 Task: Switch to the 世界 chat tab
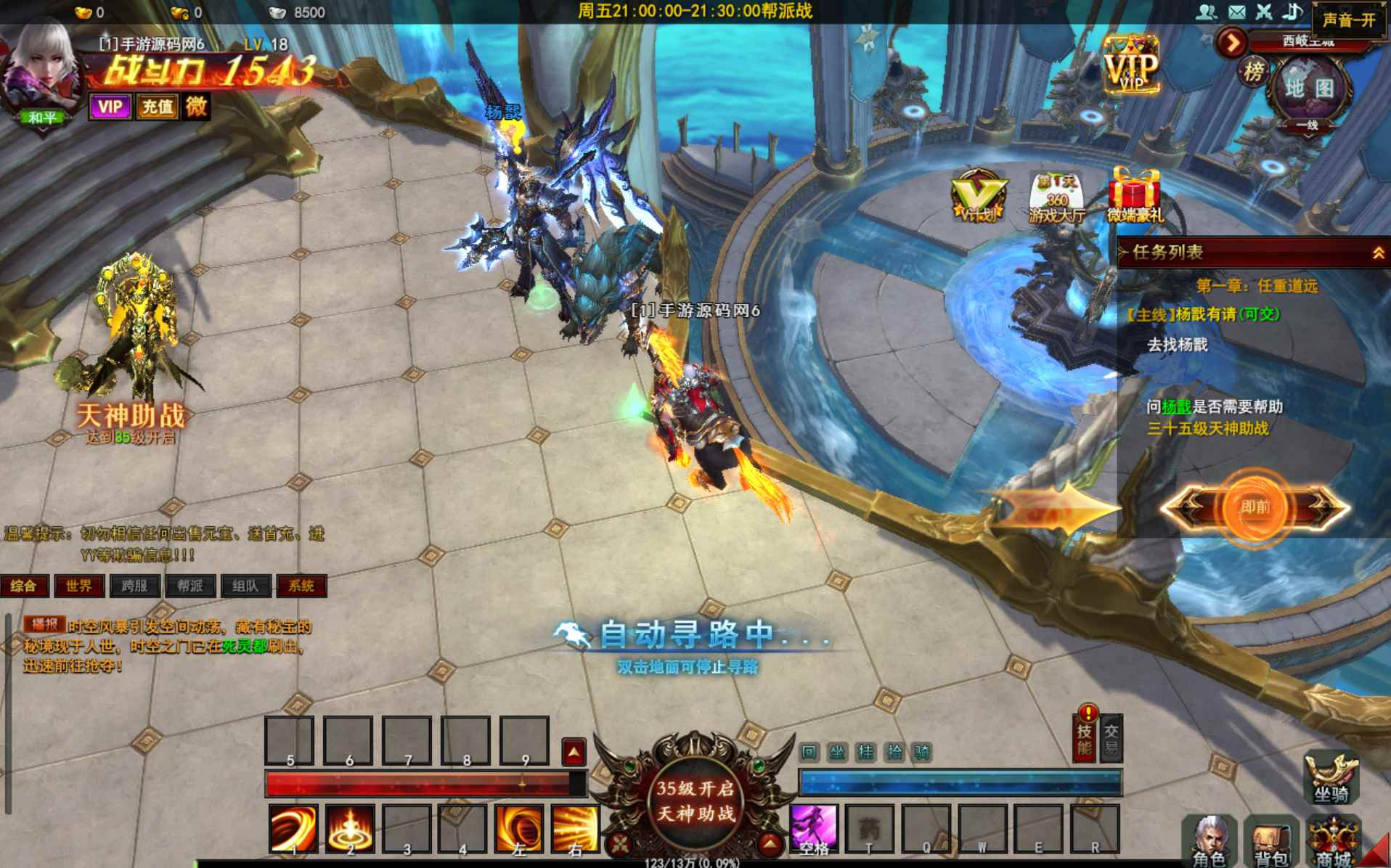[x=79, y=586]
